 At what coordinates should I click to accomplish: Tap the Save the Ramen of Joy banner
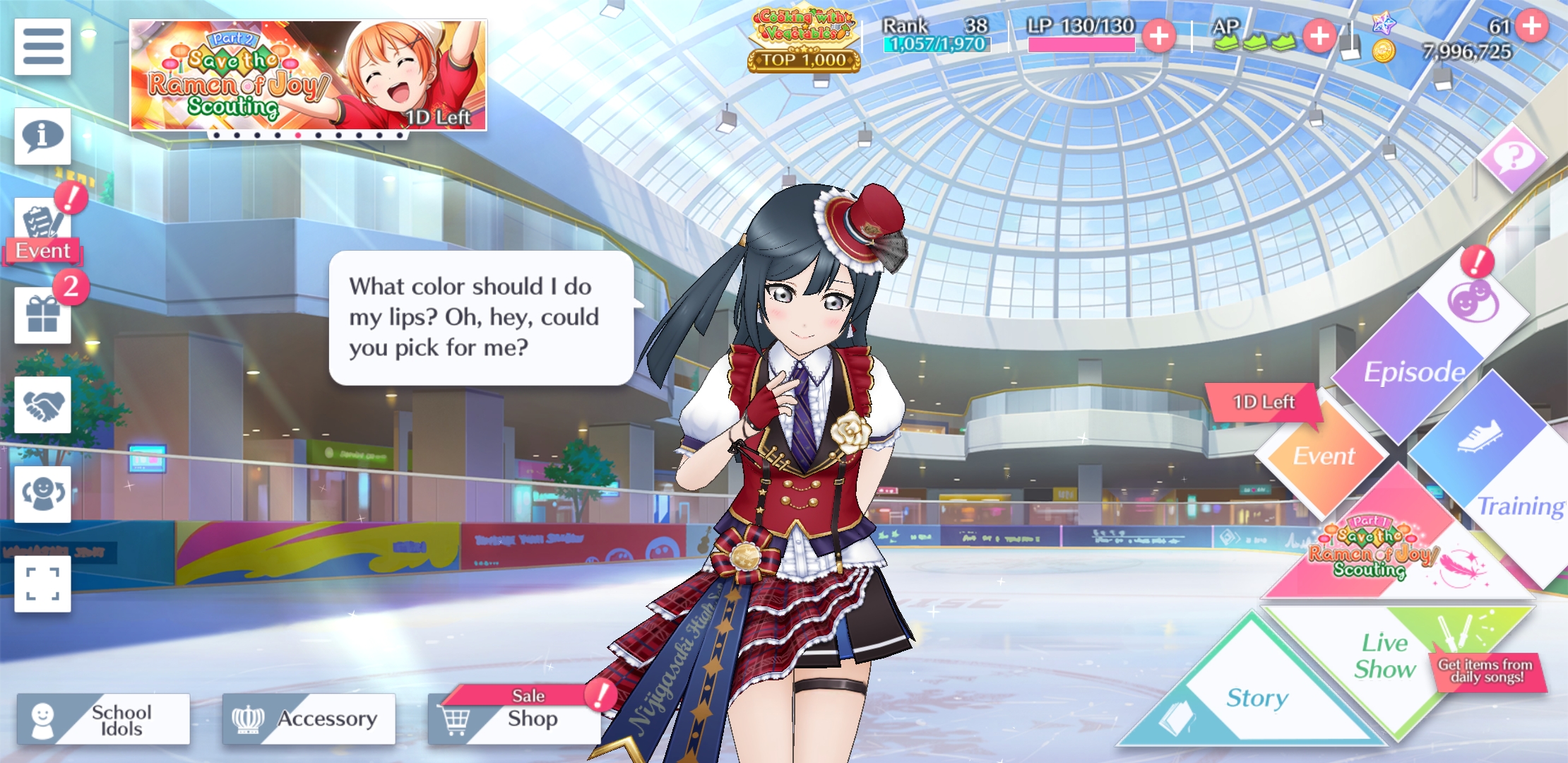point(308,76)
